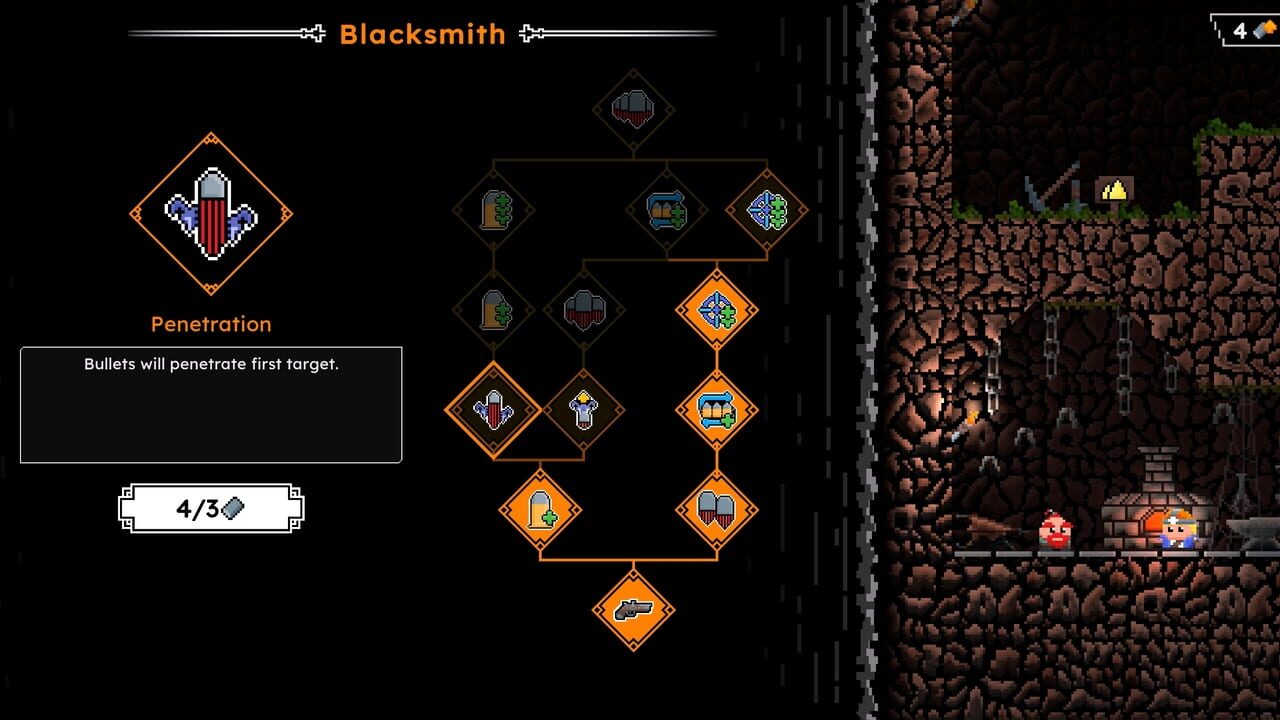This screenshot has width=1280, height=720.
Task: Click the Penetration label above the description
Action: (x=210, y=323)
